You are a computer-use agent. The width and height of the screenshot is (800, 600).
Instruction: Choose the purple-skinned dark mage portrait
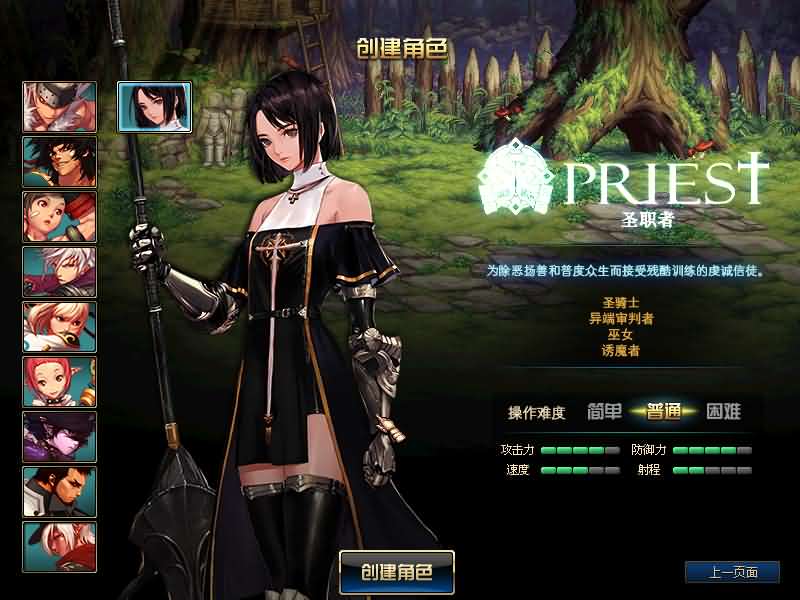tap(60, 437)
